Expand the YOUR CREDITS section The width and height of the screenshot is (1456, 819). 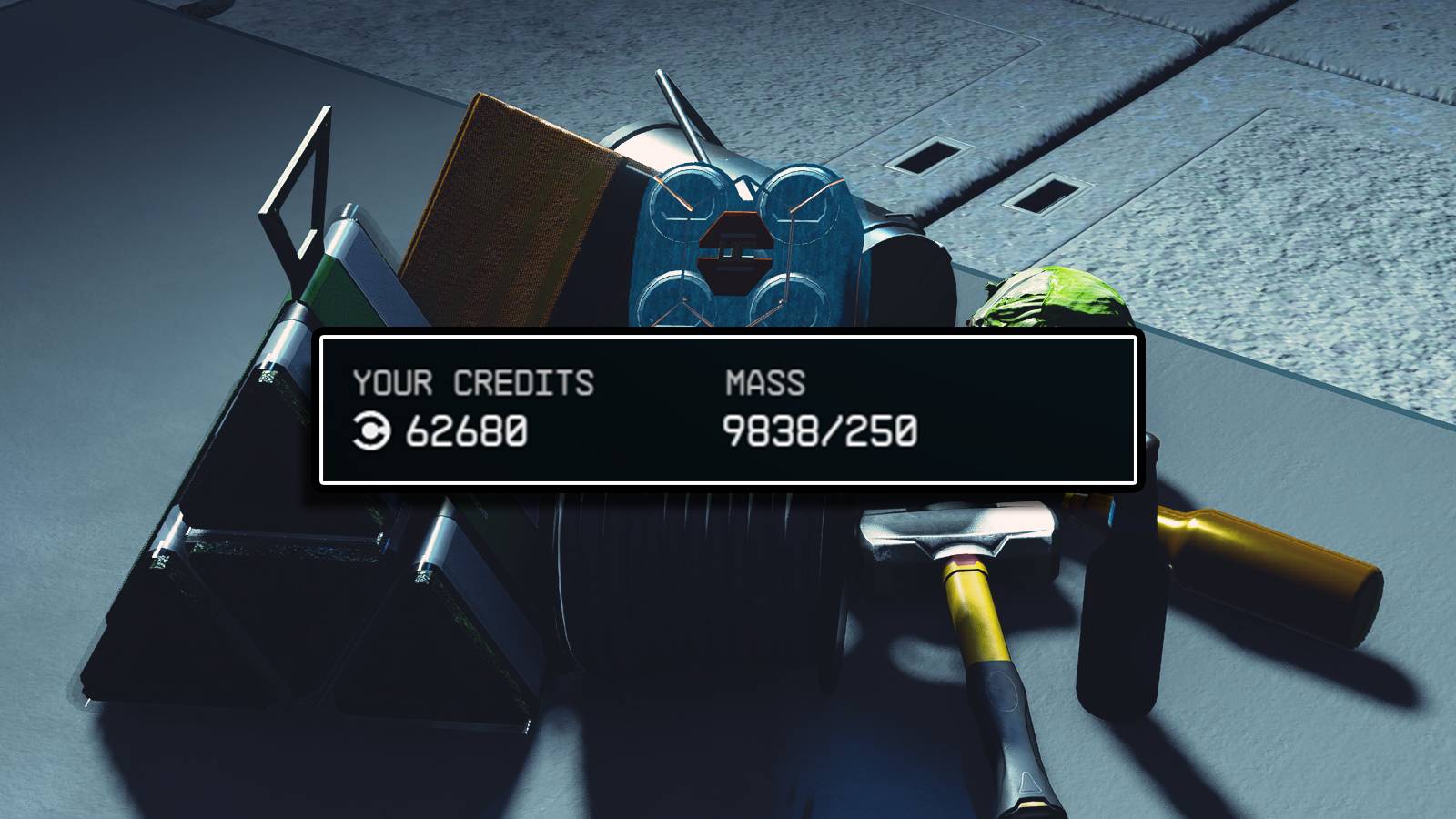pos(475,383)
